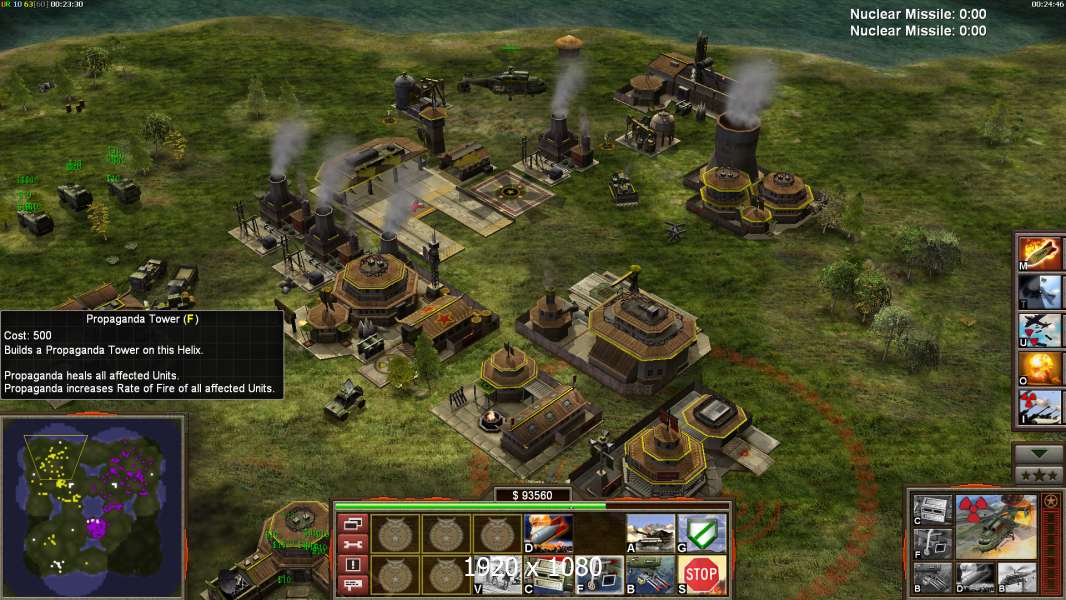Click the exclamation mark alert button
The height and width of the screenshot is (600, 1066).
(352, 565)
